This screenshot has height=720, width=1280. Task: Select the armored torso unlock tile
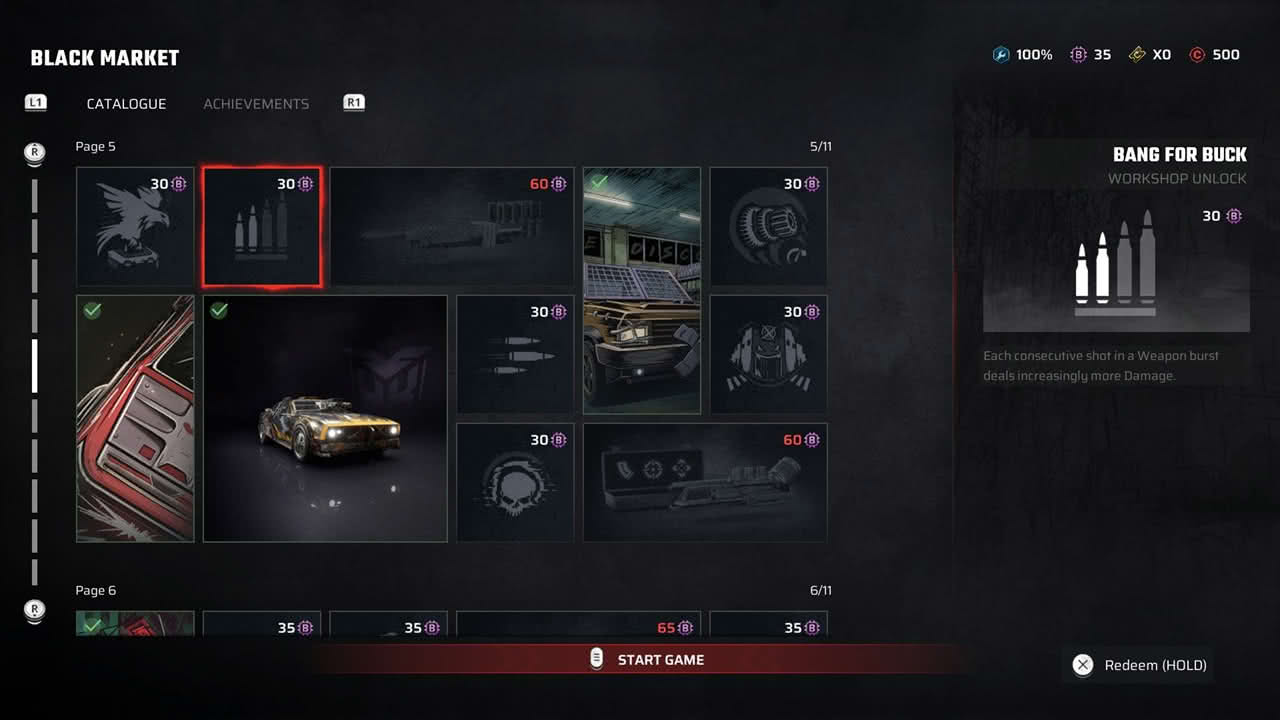[x=768, y=354]
